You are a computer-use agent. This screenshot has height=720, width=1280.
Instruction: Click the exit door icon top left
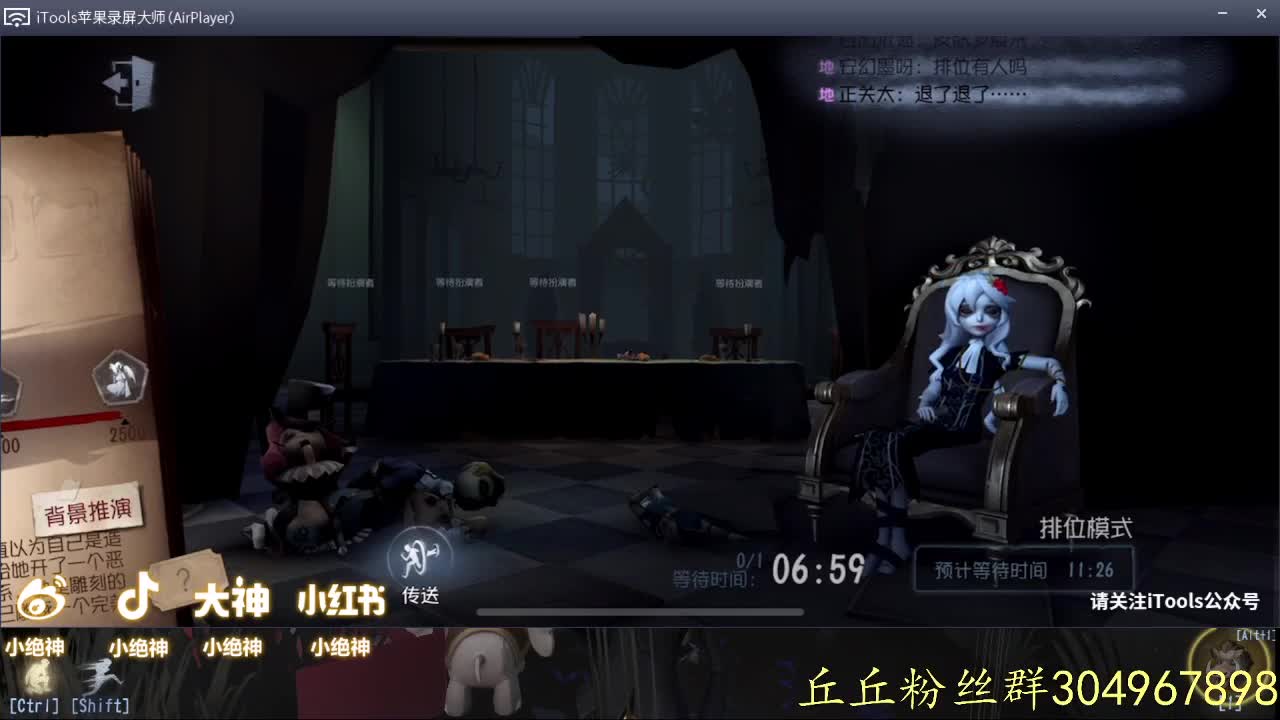tap(128, 82)
